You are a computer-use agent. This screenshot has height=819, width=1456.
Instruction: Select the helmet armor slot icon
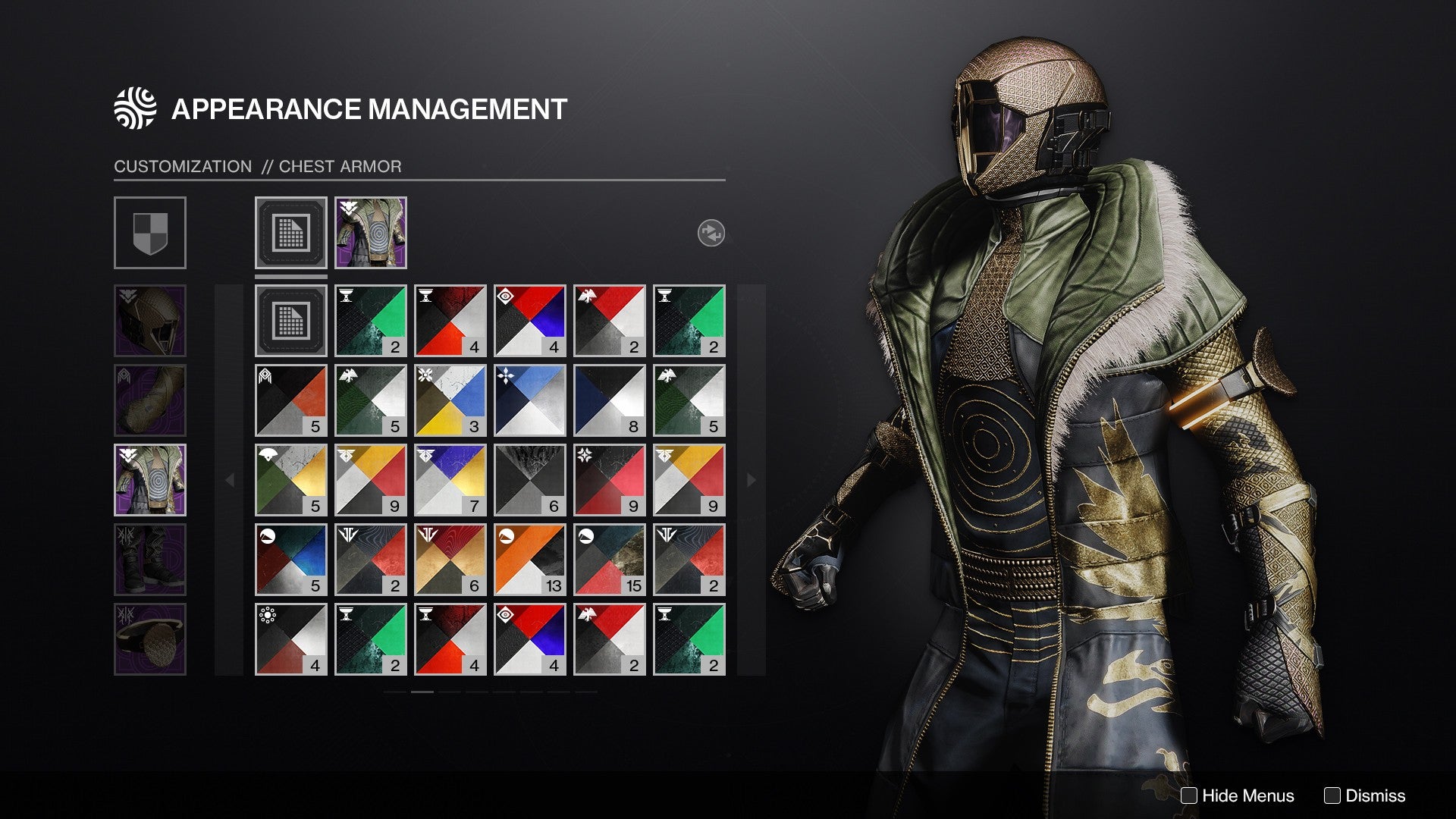click(x=150, y=322)
